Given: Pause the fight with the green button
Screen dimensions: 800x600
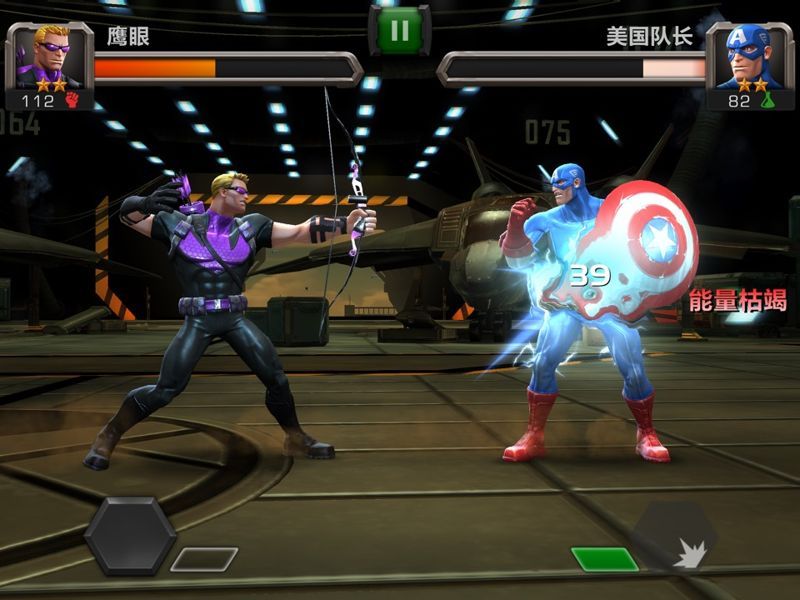Looking at the screenshot, I should click(399, 30).
